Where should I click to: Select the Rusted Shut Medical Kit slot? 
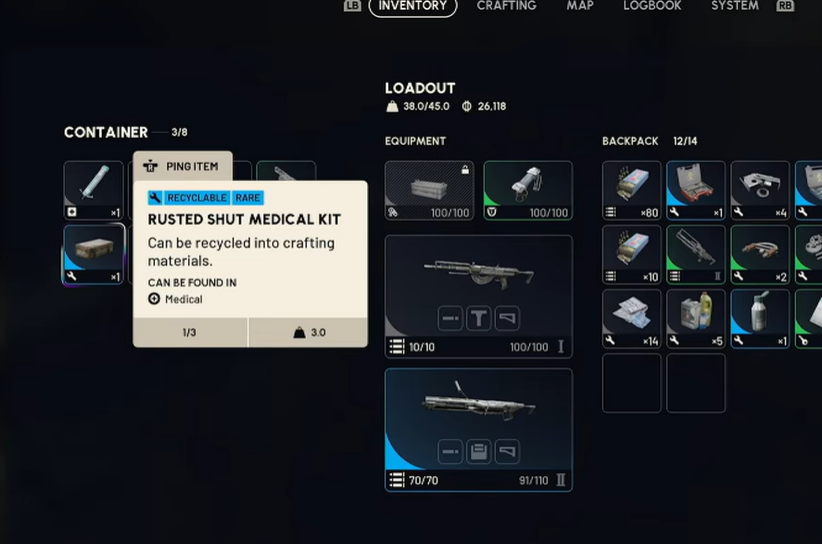[94, 253]
